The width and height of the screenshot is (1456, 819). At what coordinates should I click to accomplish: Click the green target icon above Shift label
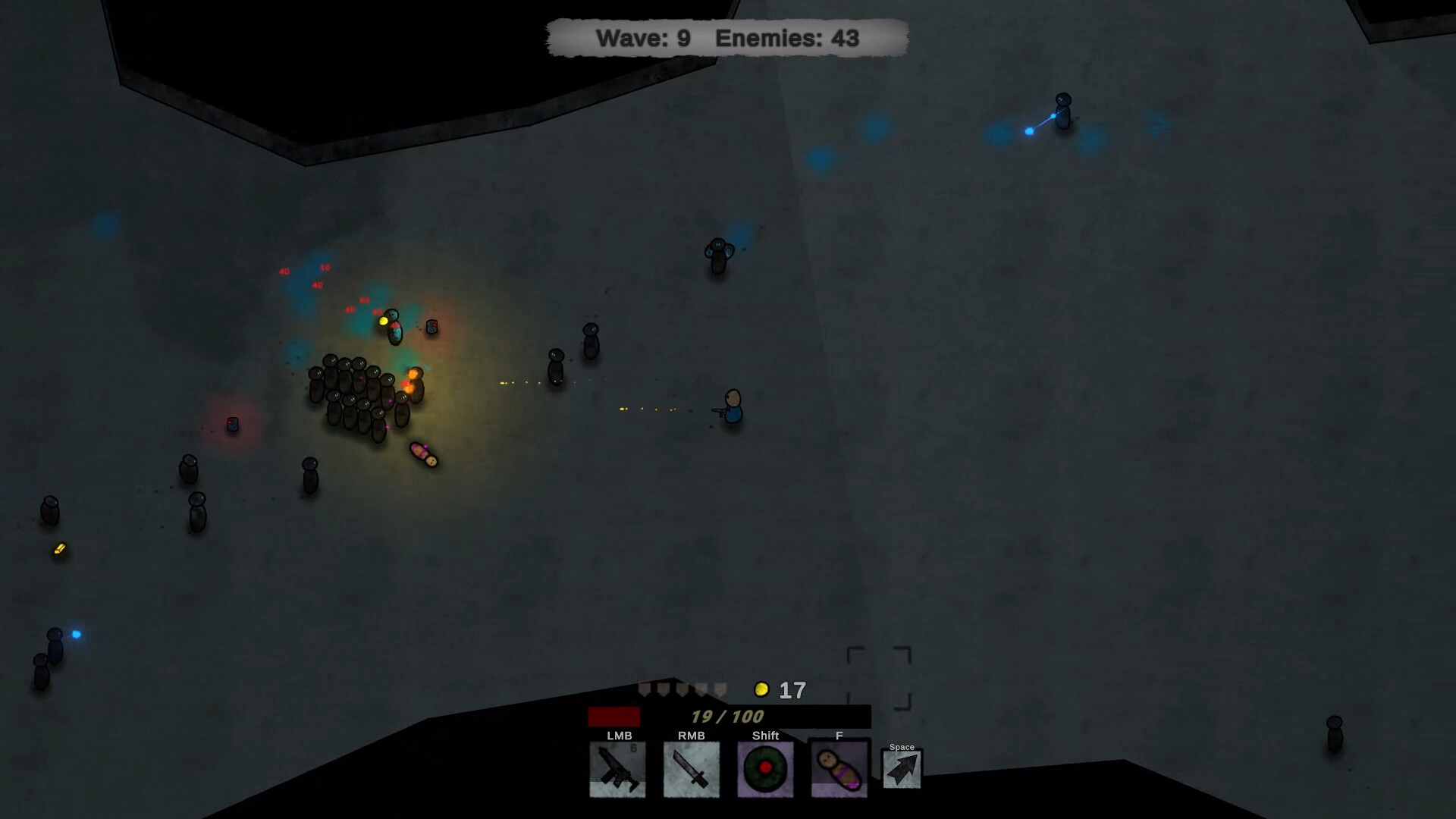766,768
